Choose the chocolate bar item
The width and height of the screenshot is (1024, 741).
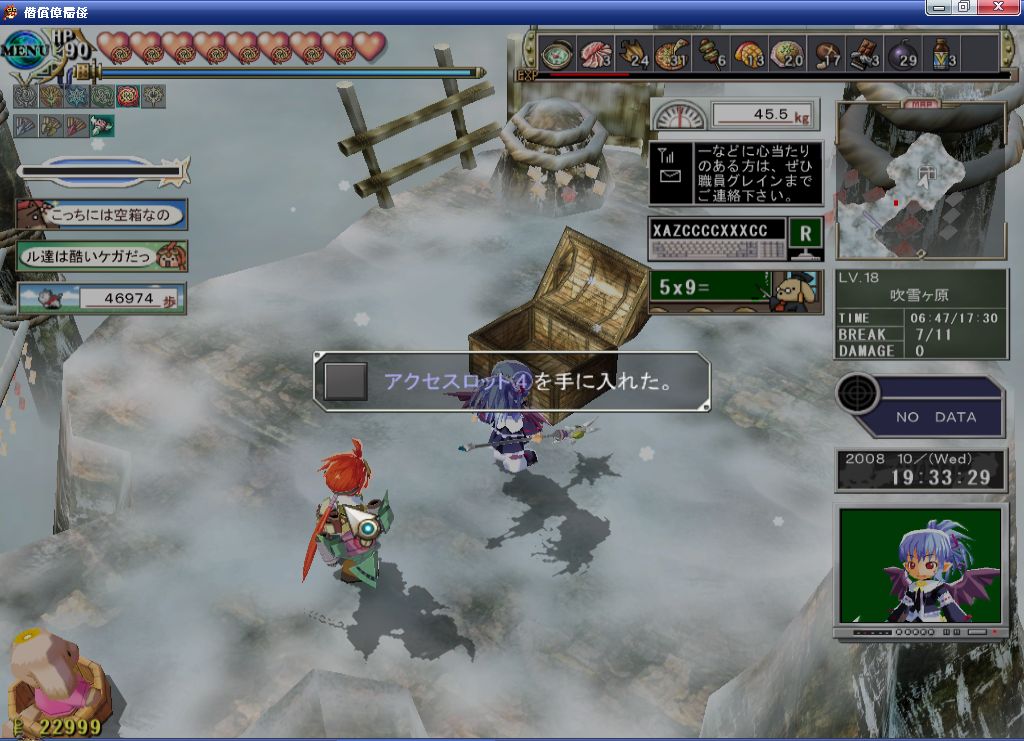(x=865, y=54)
